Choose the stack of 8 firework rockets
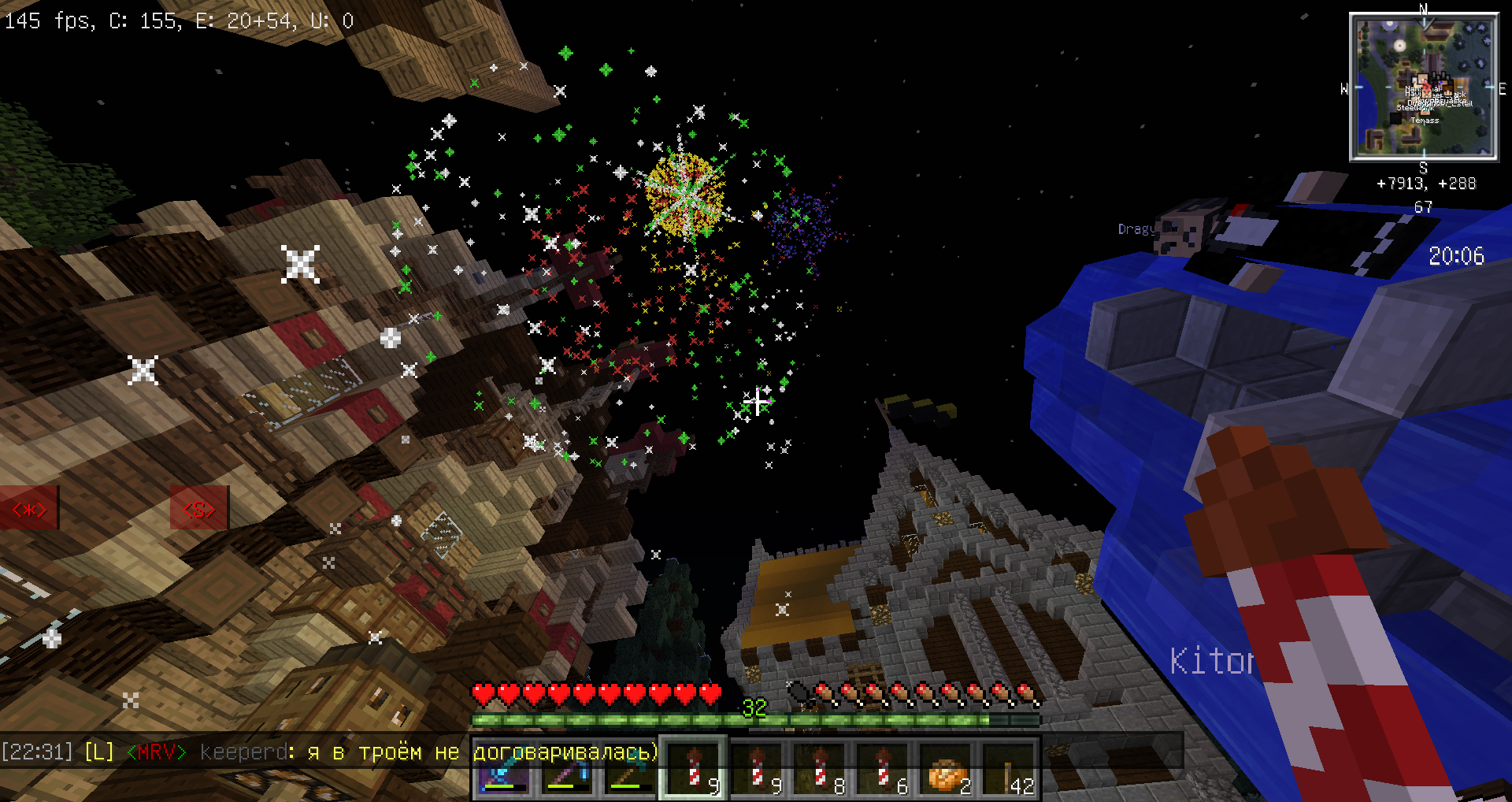Screen dimensions: 1512x802 [819, 770]
